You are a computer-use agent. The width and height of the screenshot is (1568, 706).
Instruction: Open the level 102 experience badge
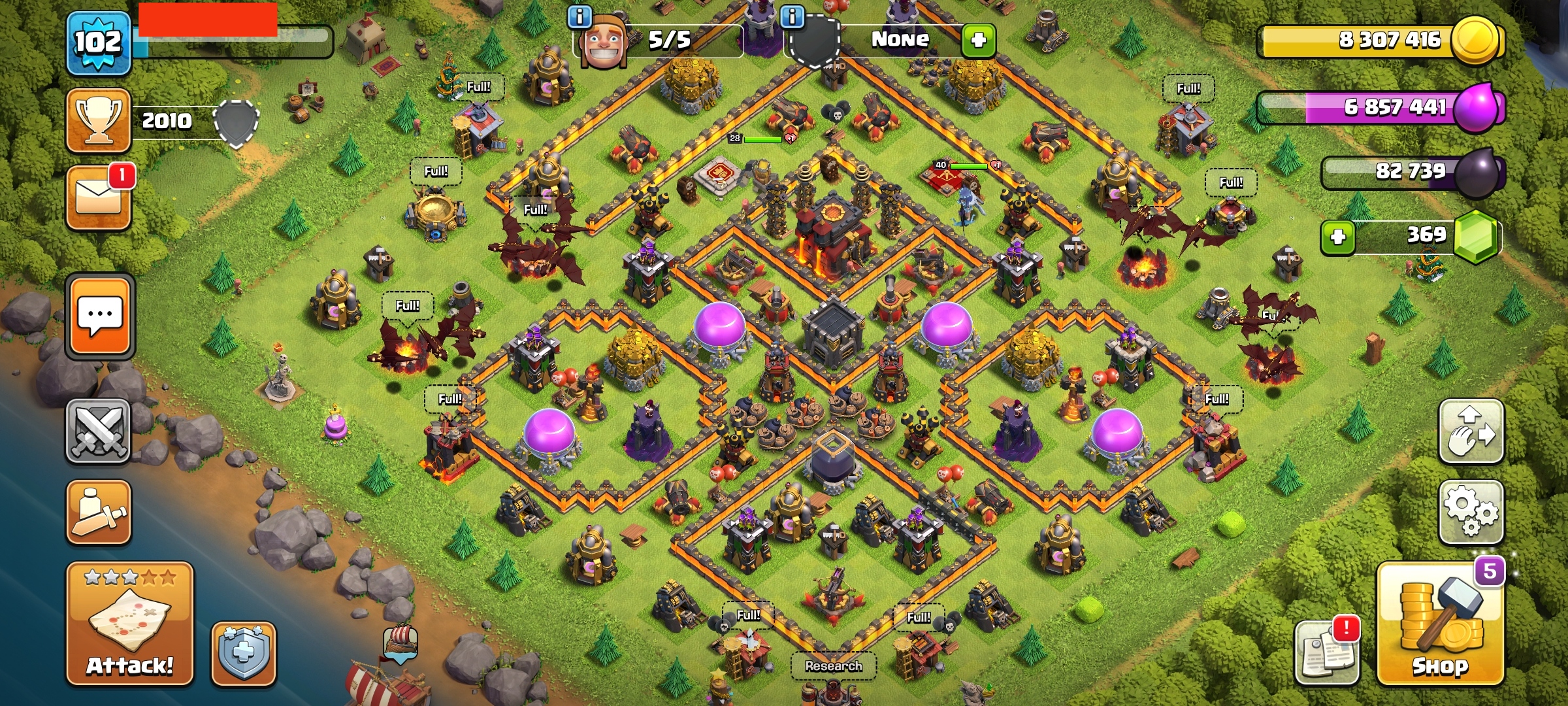[x=98, y=44]
